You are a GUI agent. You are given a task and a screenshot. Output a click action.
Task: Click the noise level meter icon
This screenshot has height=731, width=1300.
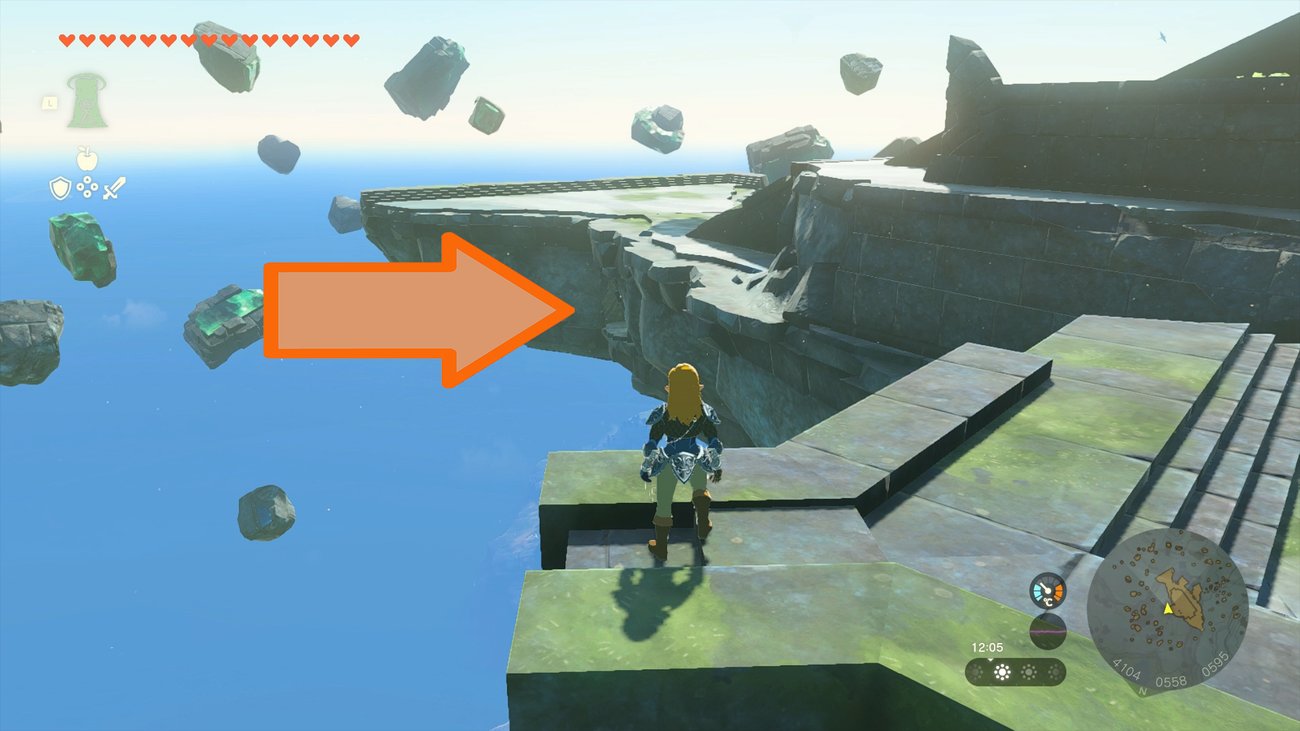click(1048, 631)
